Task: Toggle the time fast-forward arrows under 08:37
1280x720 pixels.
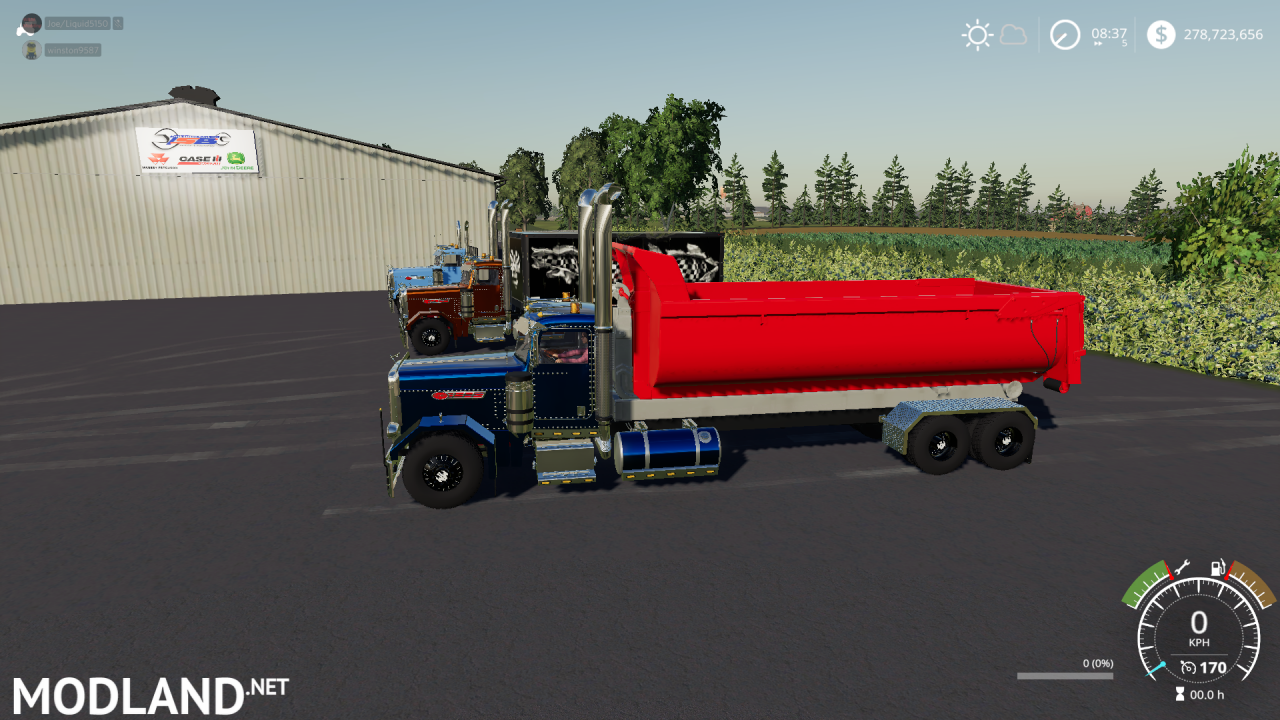Action: pos(1098,45)
